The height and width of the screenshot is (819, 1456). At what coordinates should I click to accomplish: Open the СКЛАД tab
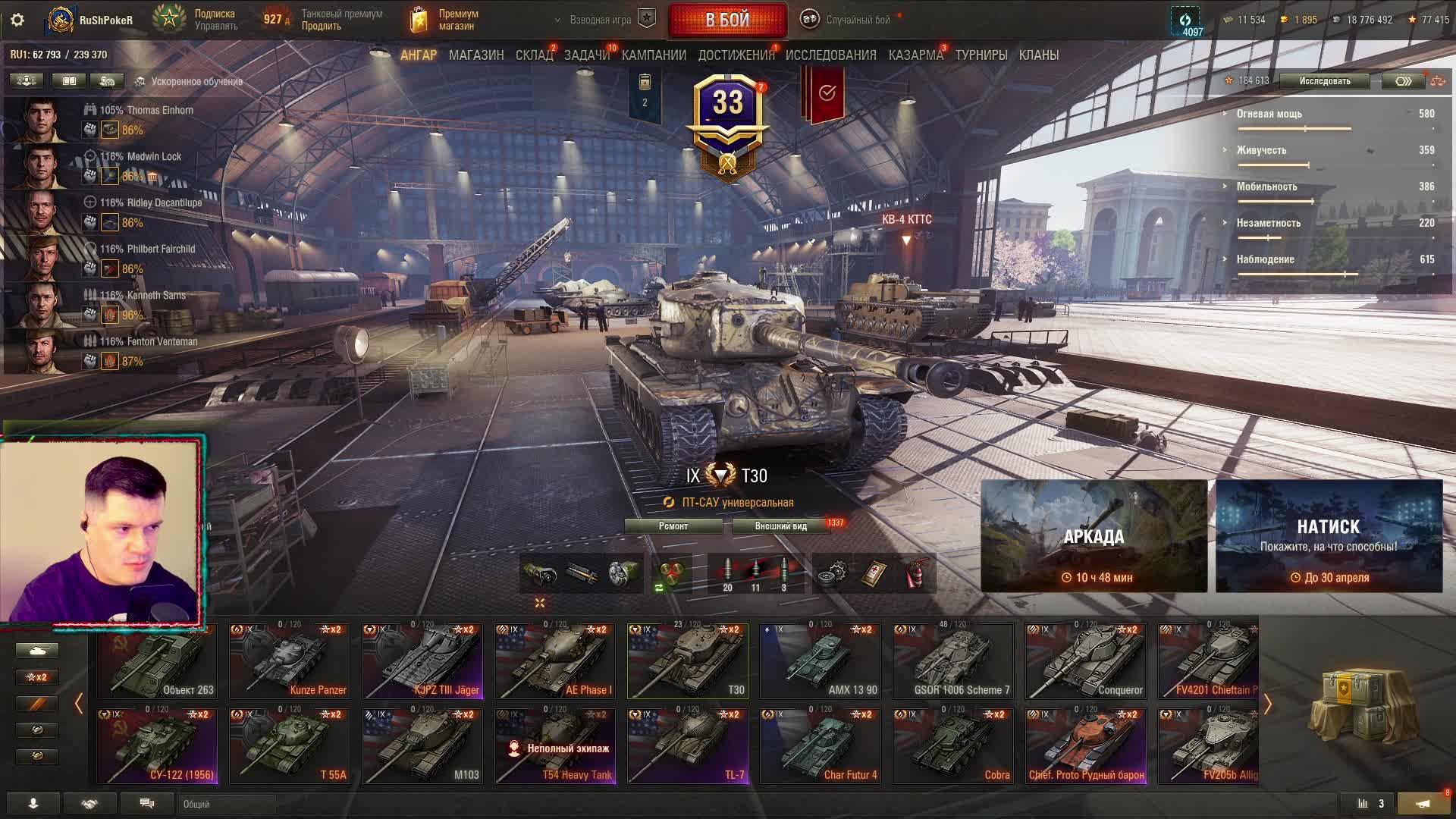click(x=534, y=55)
